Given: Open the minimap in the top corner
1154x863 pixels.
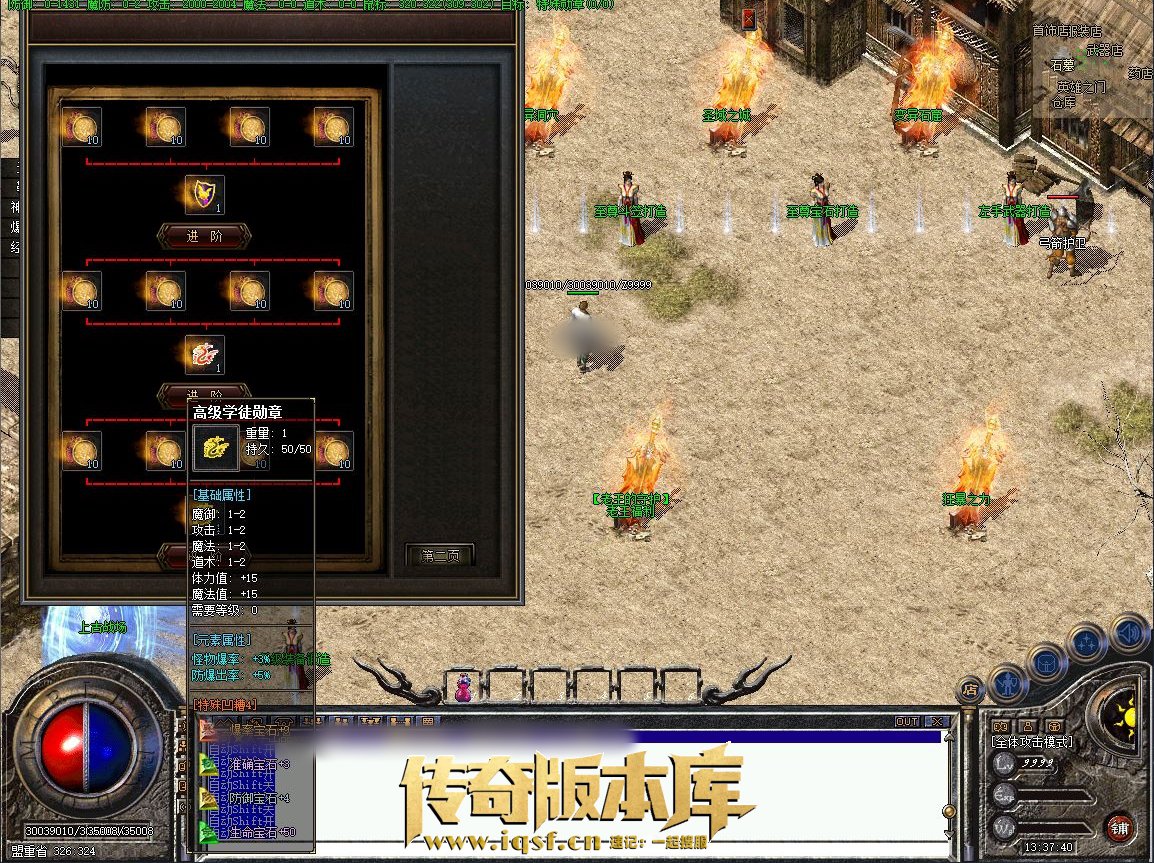Looking at the screenshot, I should [1092, 70].
